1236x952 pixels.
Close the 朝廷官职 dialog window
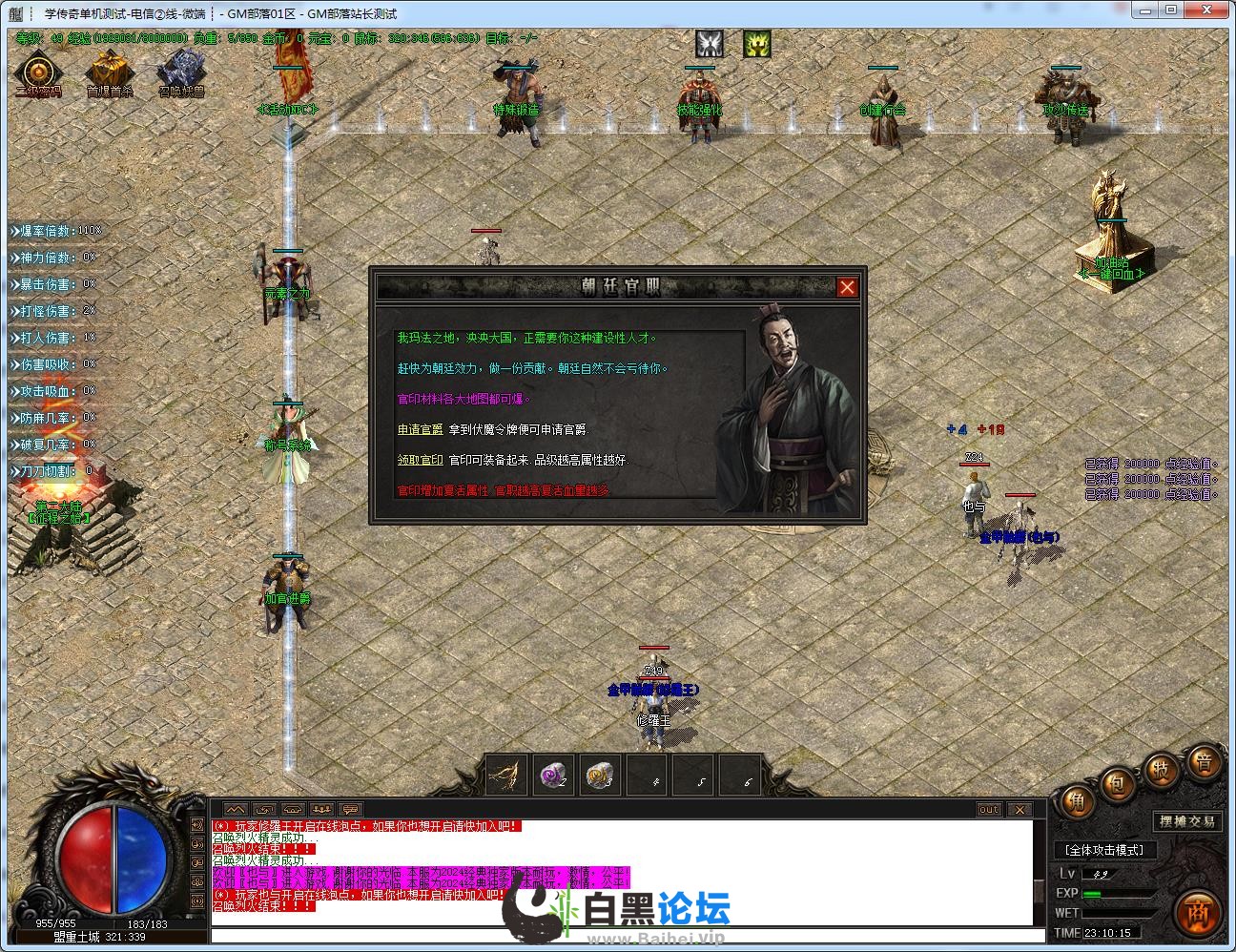click(846, 287)
